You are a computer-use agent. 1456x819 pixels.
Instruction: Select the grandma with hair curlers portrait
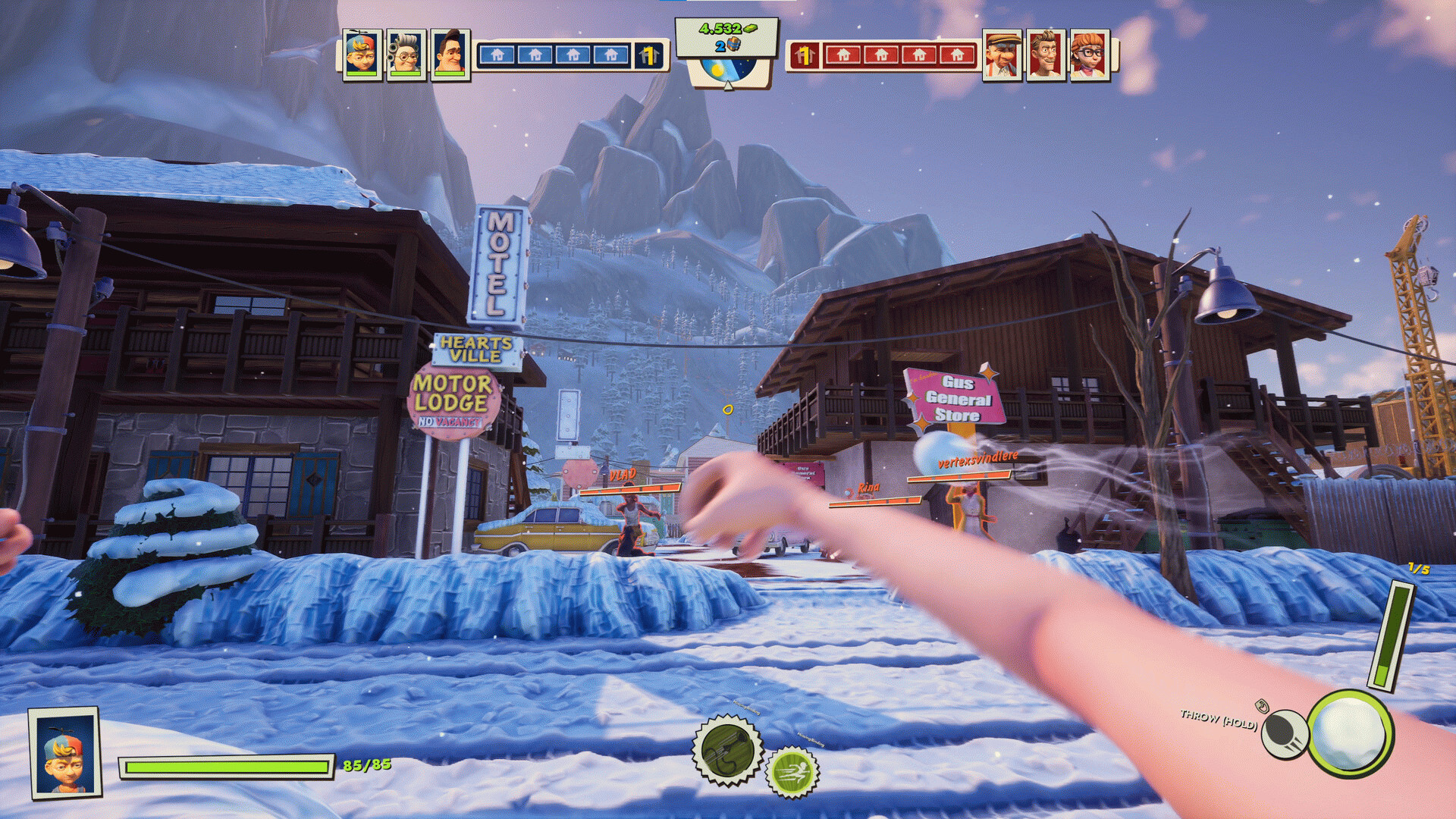click(x=406, y=55)
